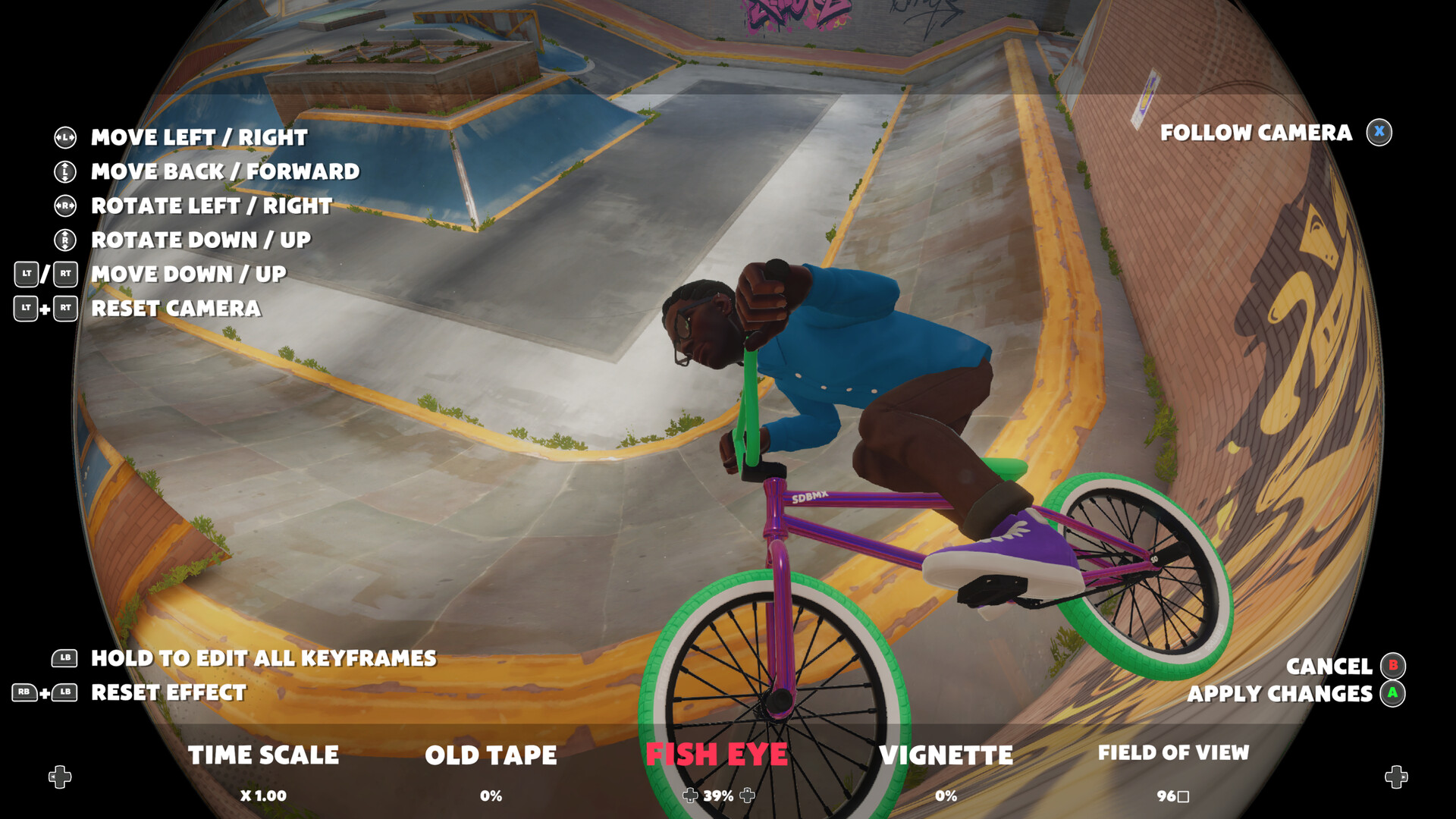The height and width of the screenshot is (819, 1456).
Task: Click the right plus arrow under Fish Eye
Action: (747, 796)
